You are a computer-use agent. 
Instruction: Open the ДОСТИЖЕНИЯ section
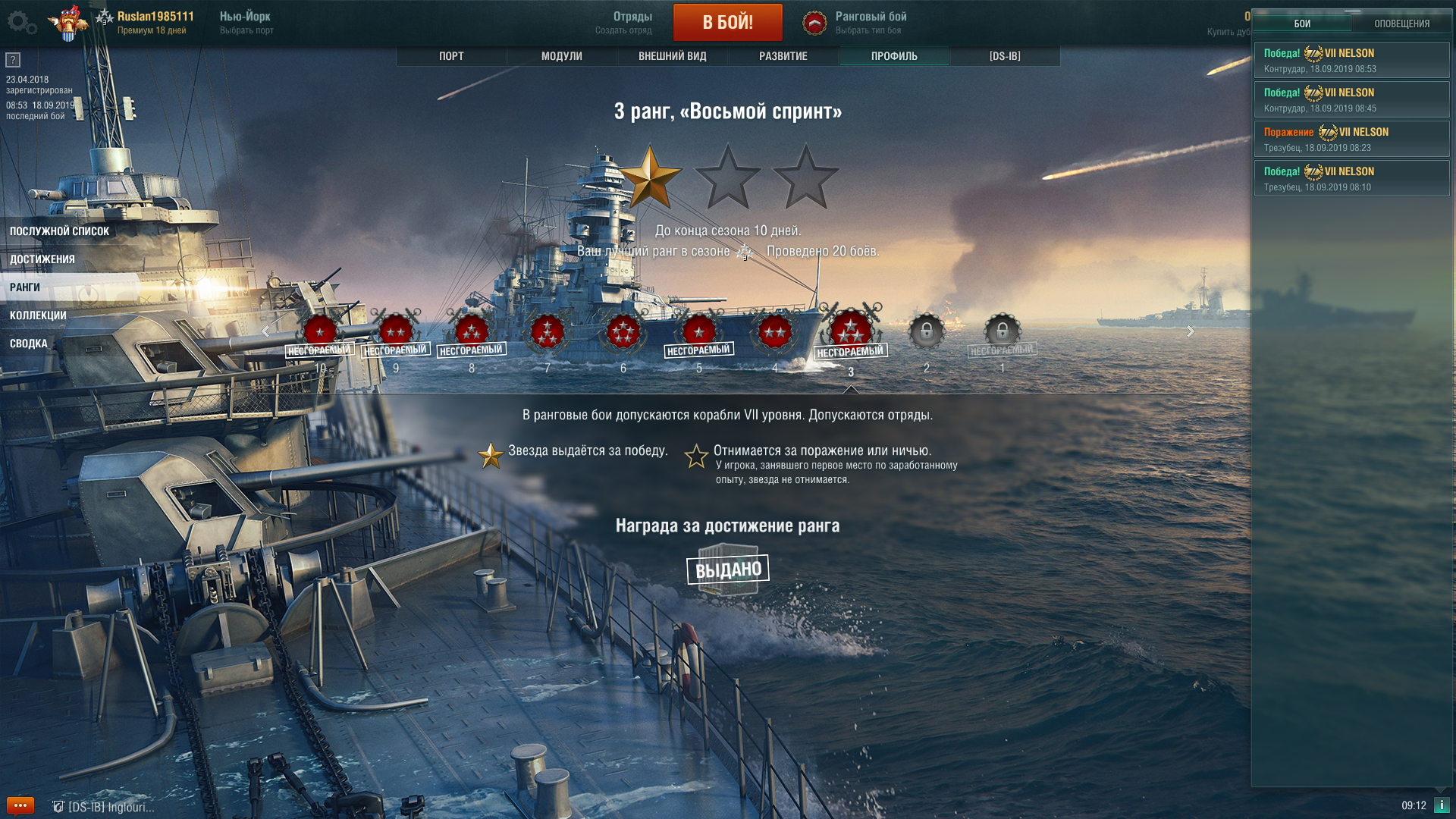(x=42, y=259)
